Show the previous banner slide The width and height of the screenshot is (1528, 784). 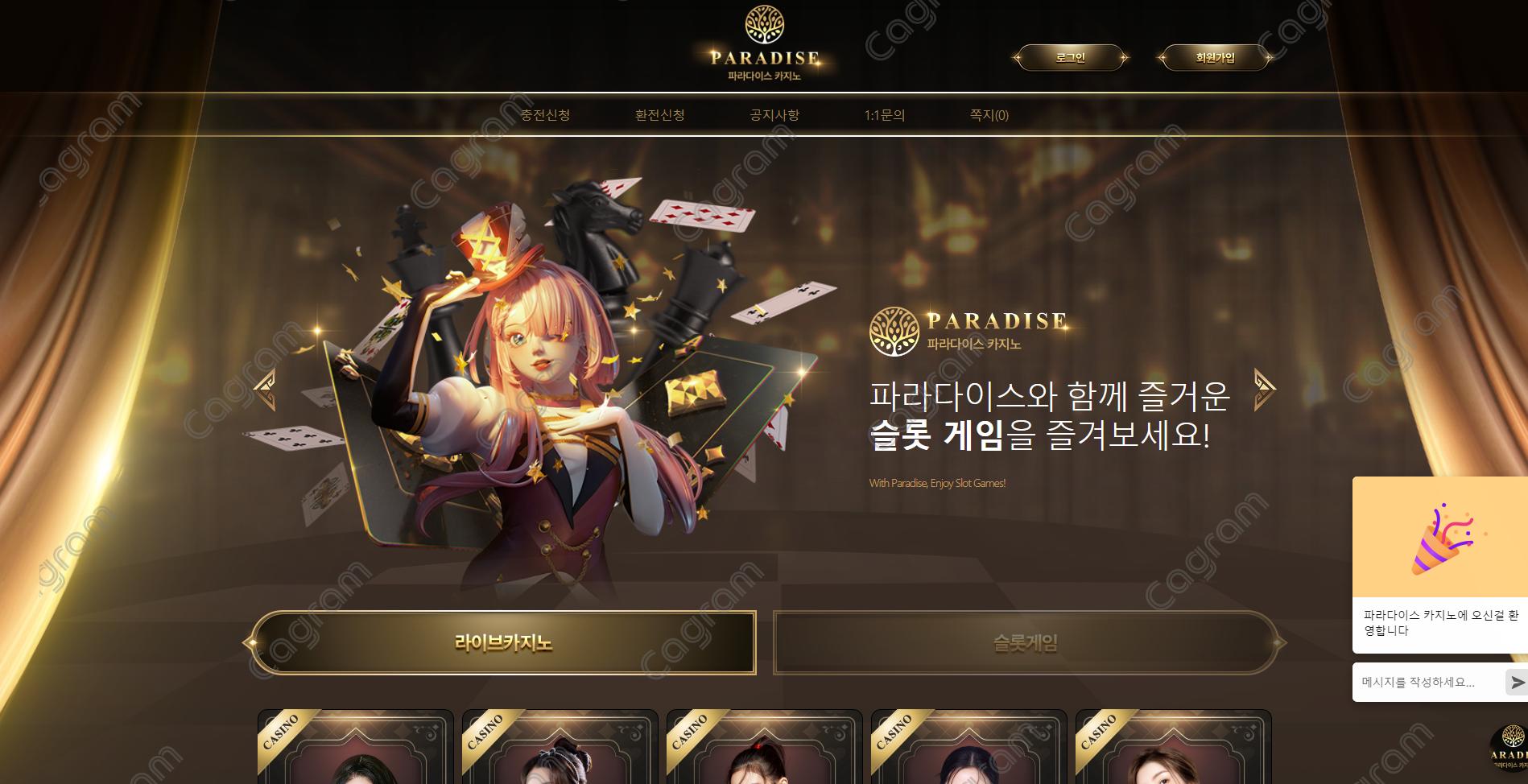(265, 390)
